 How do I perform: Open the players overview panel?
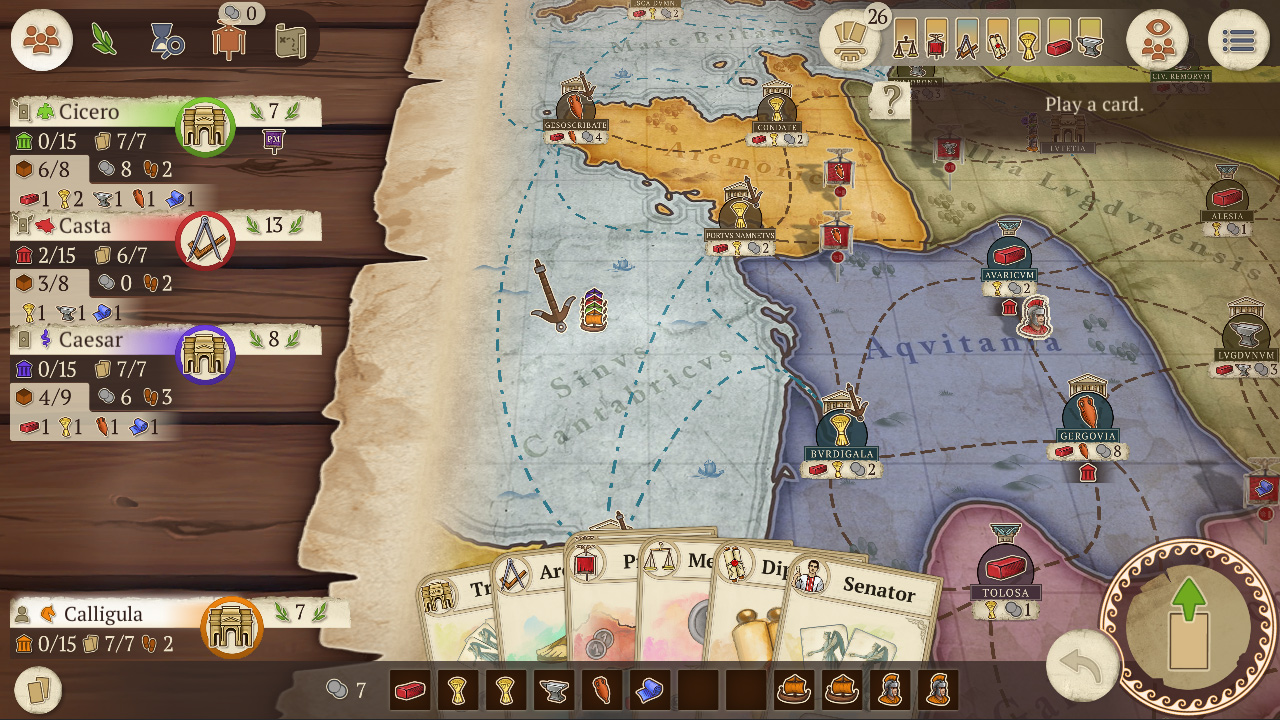40,40
